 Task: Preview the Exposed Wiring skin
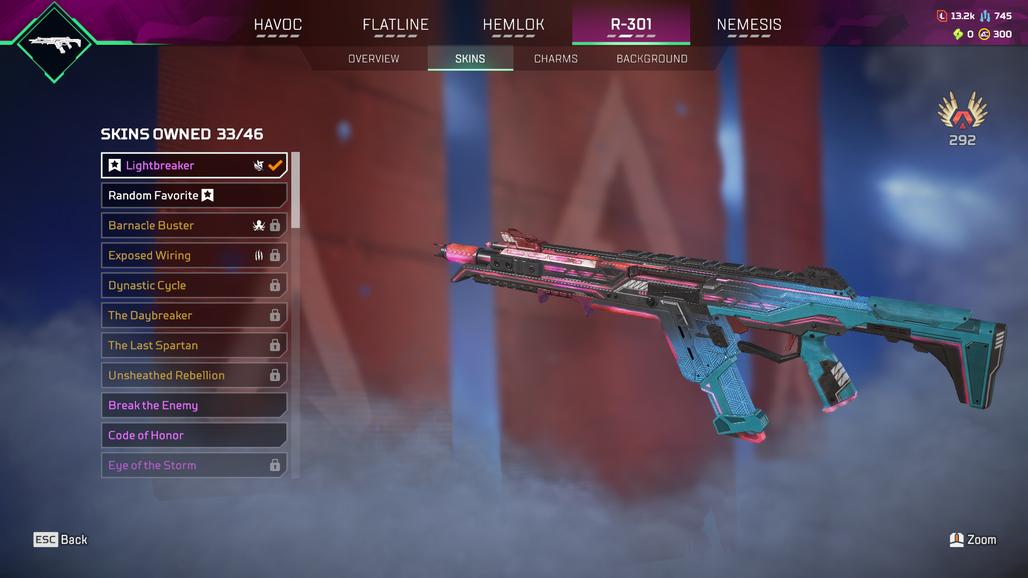tap(194, 255)
